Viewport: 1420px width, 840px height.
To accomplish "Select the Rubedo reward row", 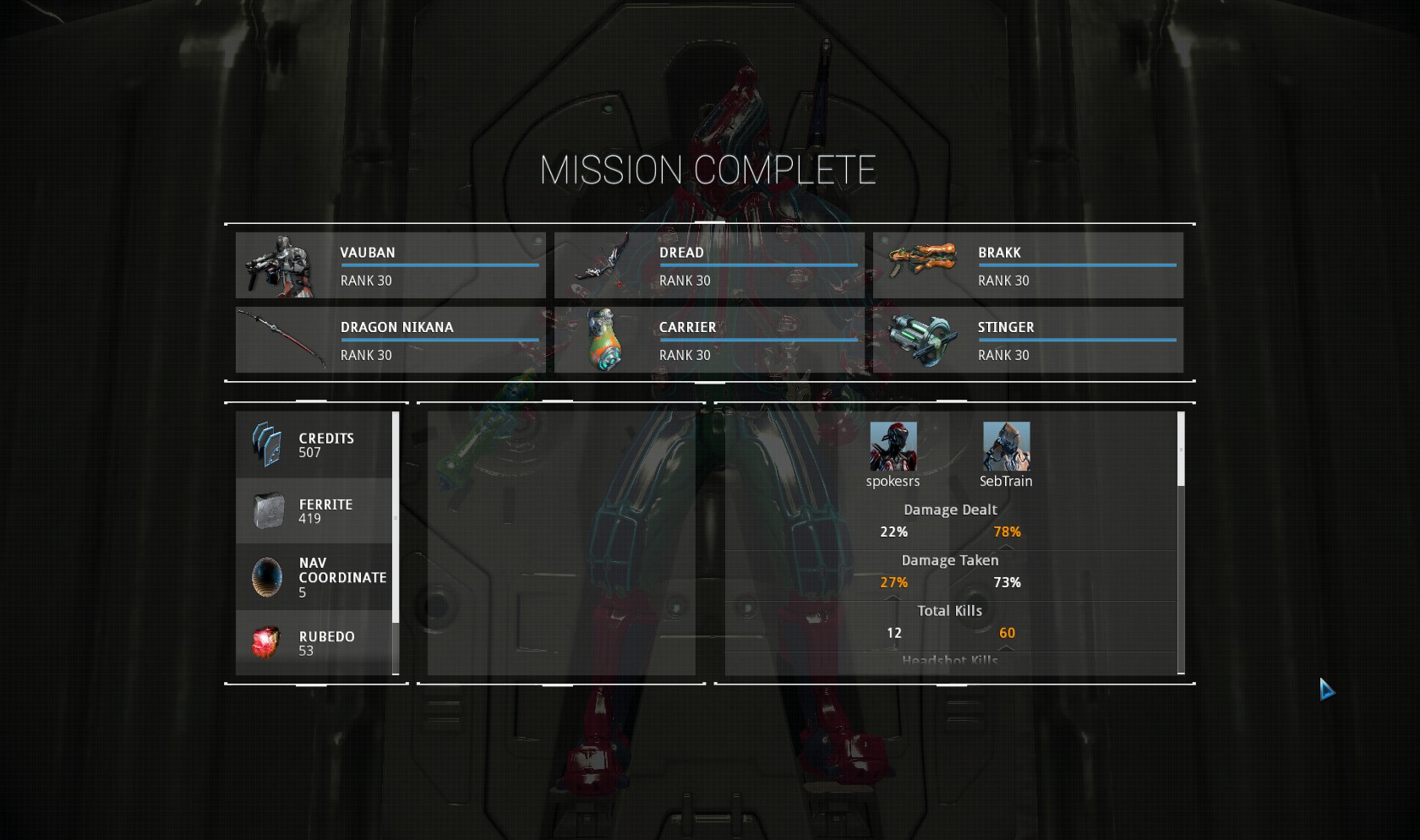I will pyautogui.click(x=314, y=643).
